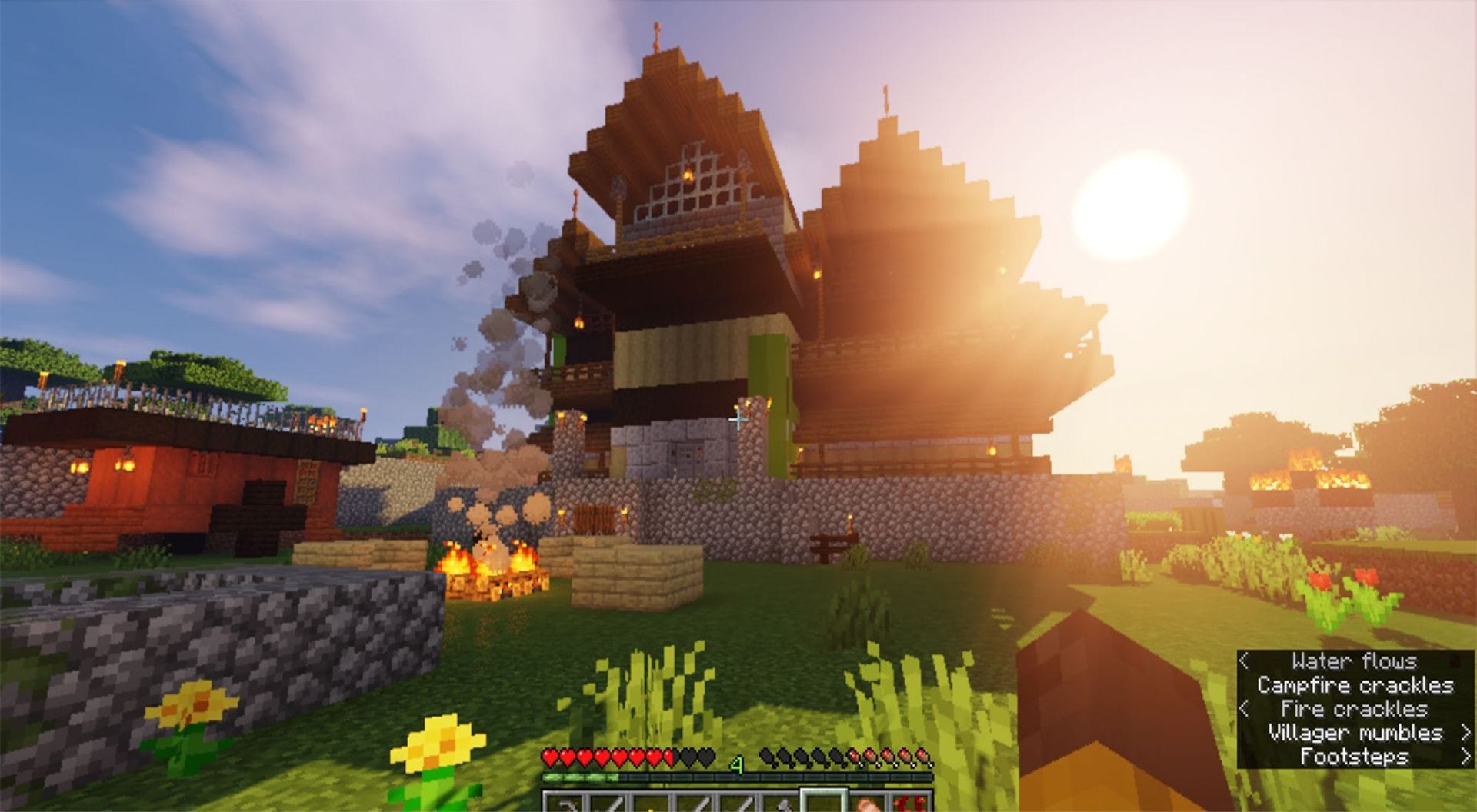This screenshot has width=1477, height=812.
Task: Click the Water flows subtitle text
Action: coord(1354,661)
